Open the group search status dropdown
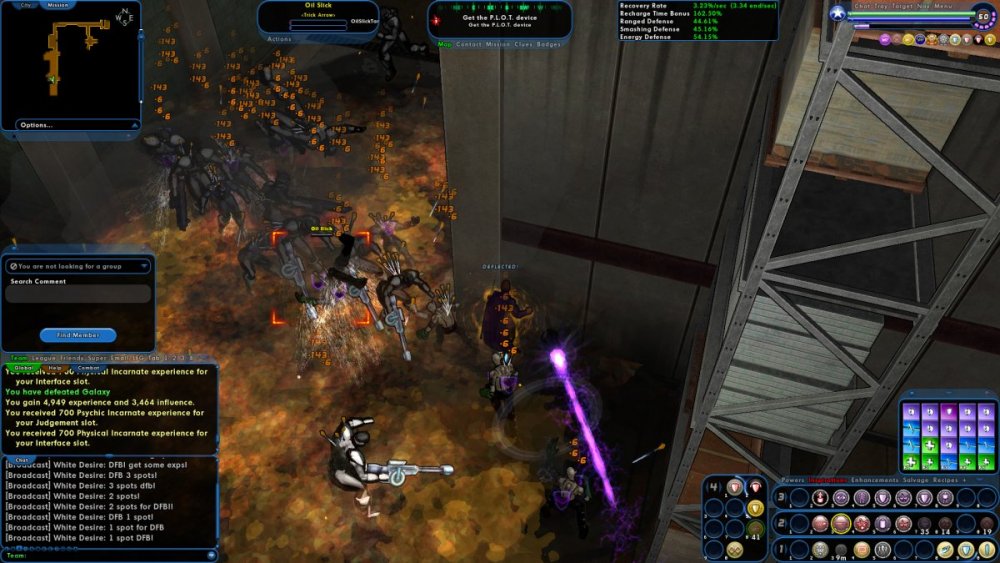The height and width of the screenshot is (563, 1000). pos(144,267)
